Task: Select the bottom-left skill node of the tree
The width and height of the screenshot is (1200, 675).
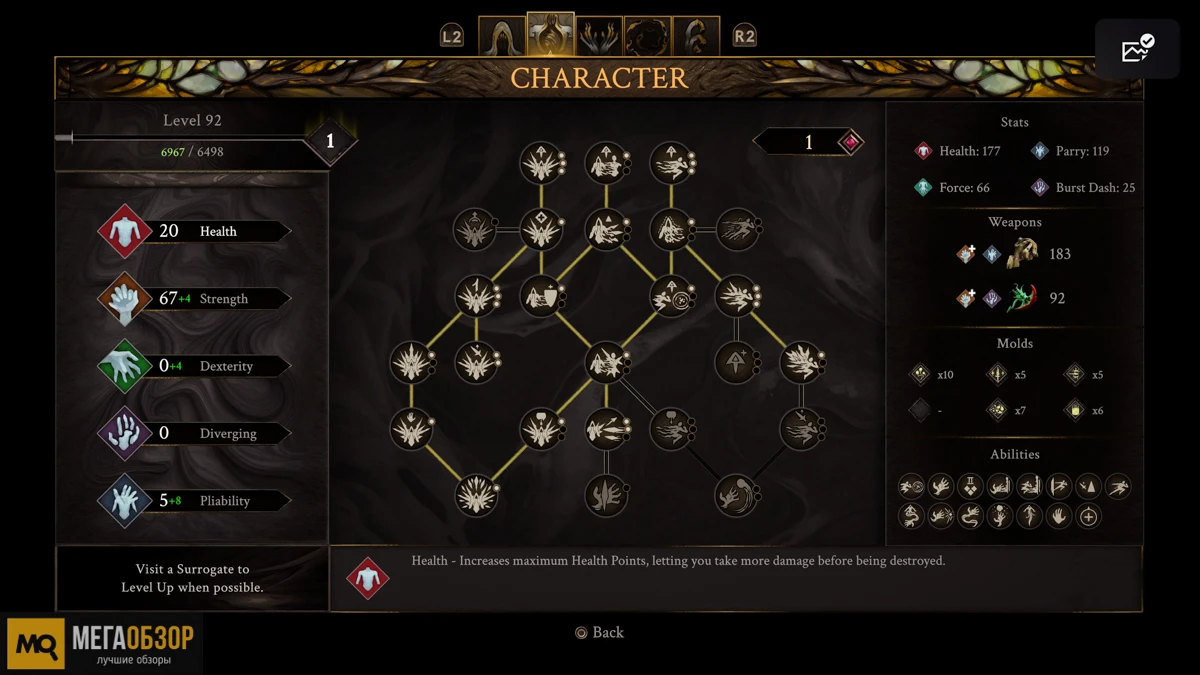Action: pos(476,496)
